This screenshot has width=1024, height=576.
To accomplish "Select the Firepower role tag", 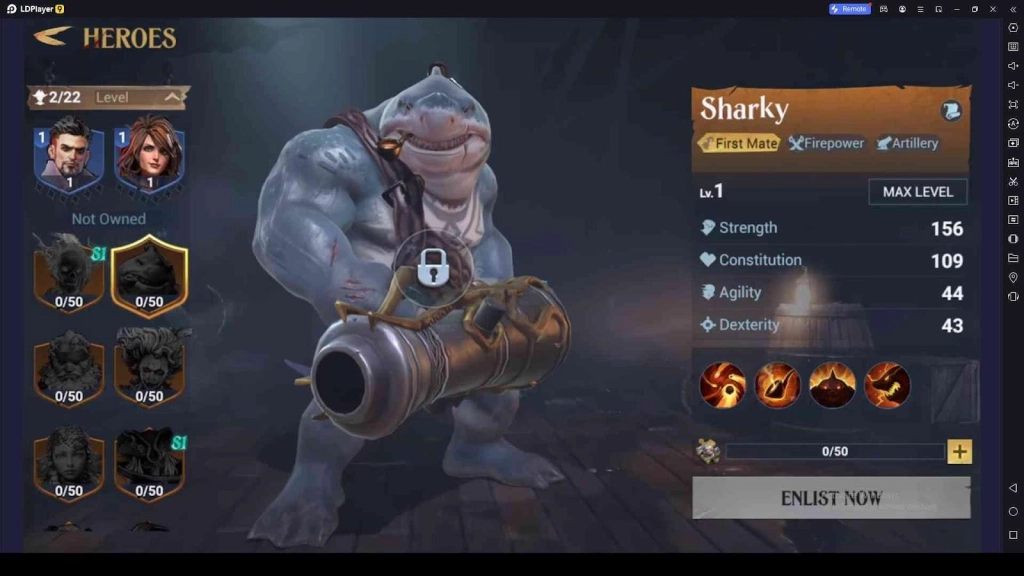I will coord(826,143).
